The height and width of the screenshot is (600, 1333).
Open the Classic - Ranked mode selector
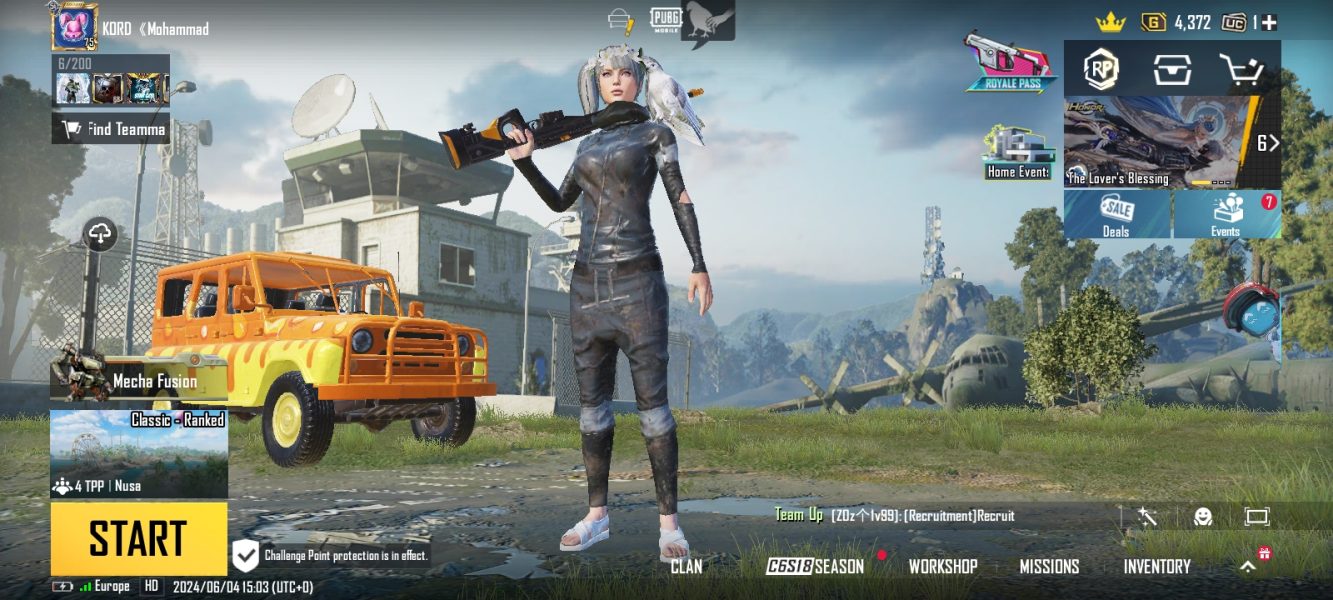tap(139, 454)
